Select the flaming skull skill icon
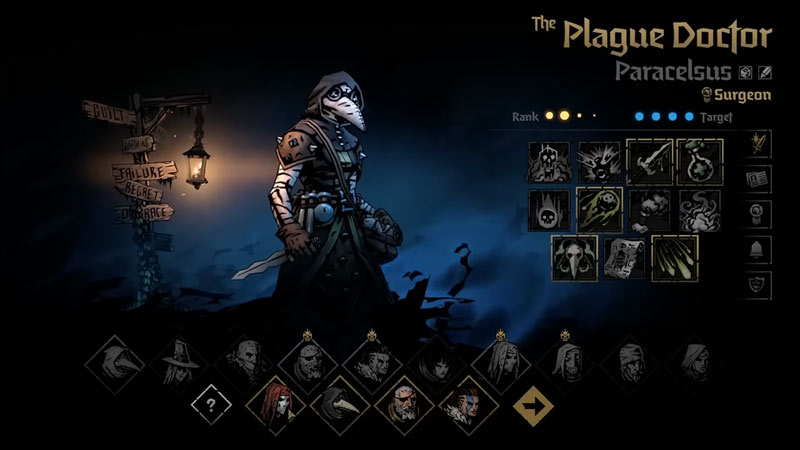This screenshot has width=800, height=450. point(549,209)
